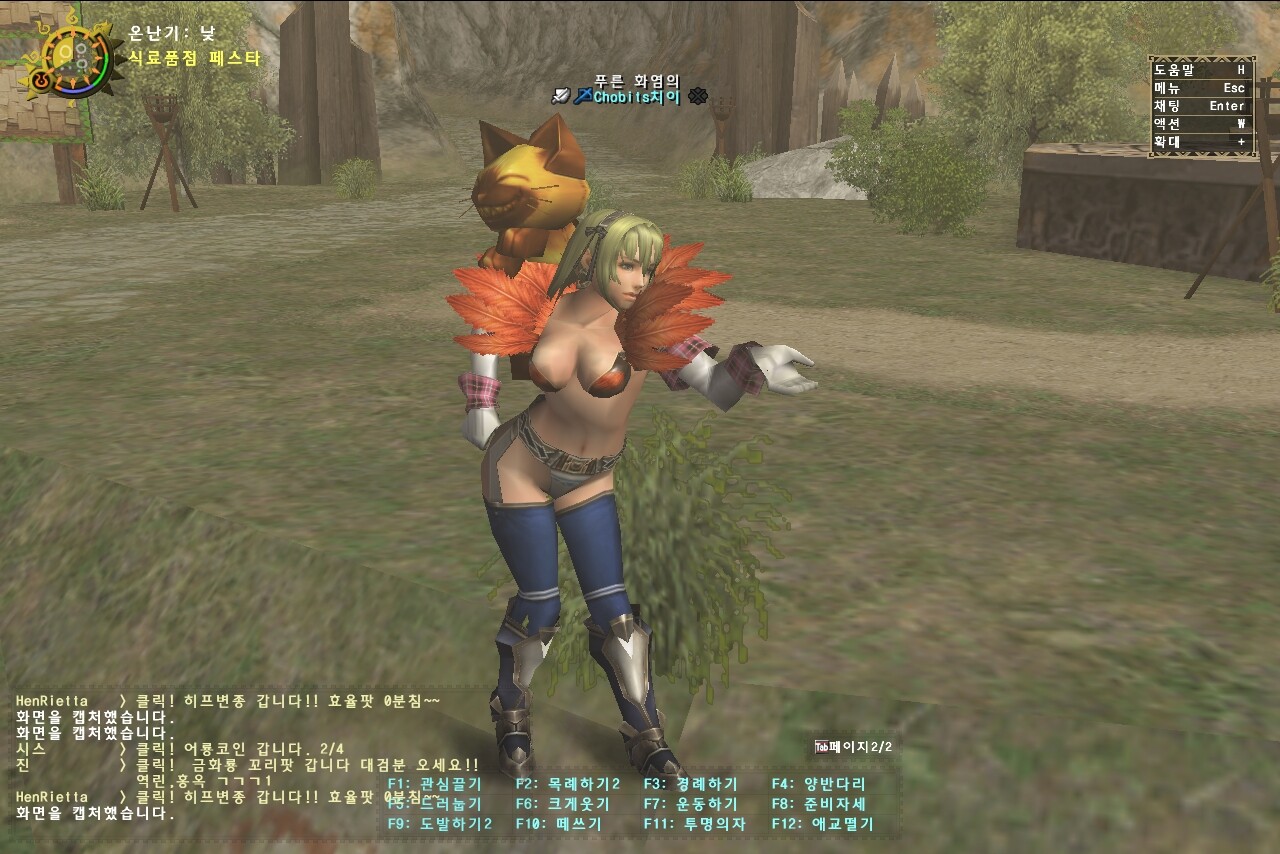Use the 드러눕기 lie-down gesture
Image resolution: width=1280 pixels, height=854 pixels.
tap(435, 804)
